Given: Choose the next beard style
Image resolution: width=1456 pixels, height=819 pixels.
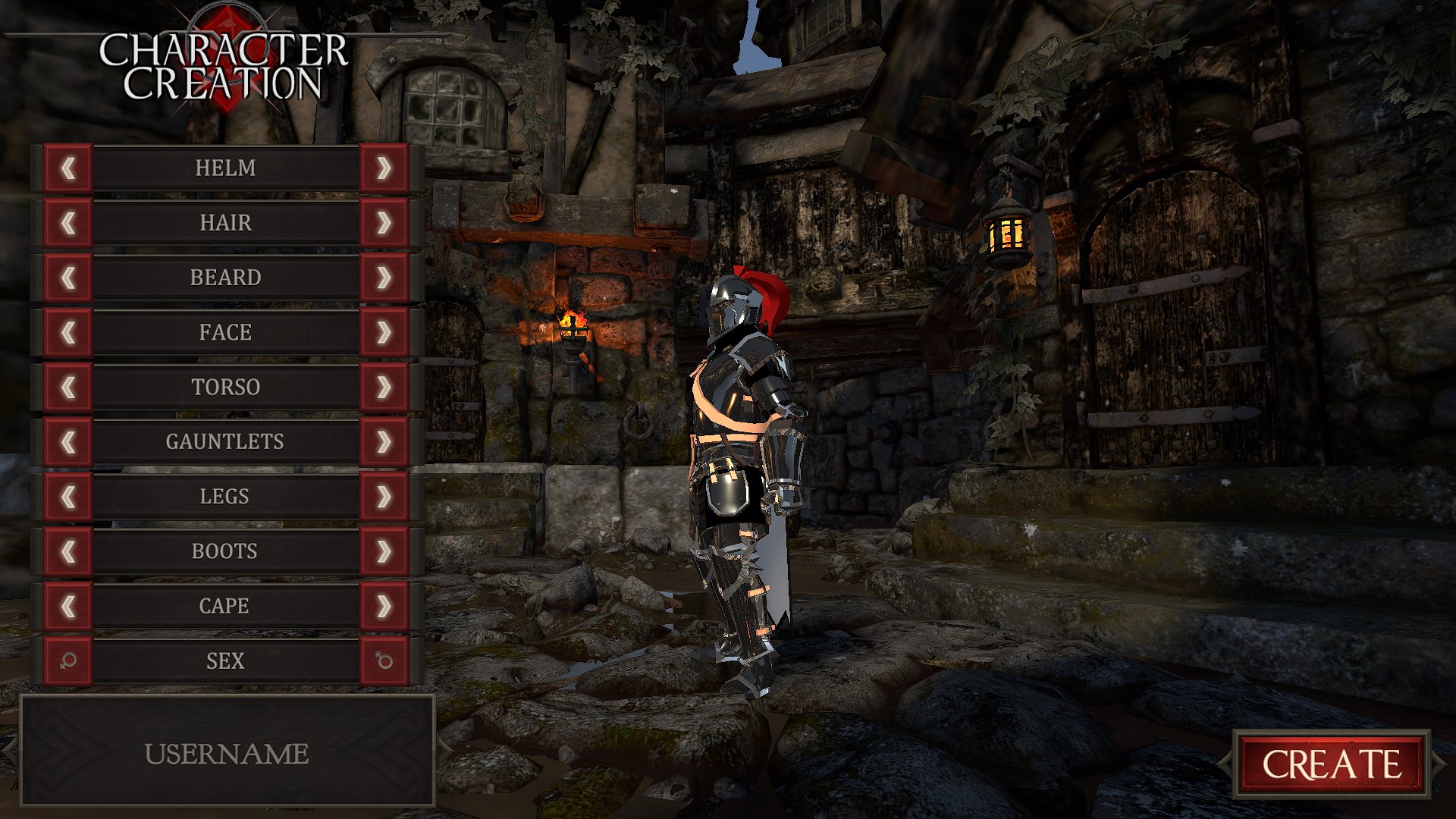Looking at the screenshot, I should pyautogui.click(x=384, y=278).
